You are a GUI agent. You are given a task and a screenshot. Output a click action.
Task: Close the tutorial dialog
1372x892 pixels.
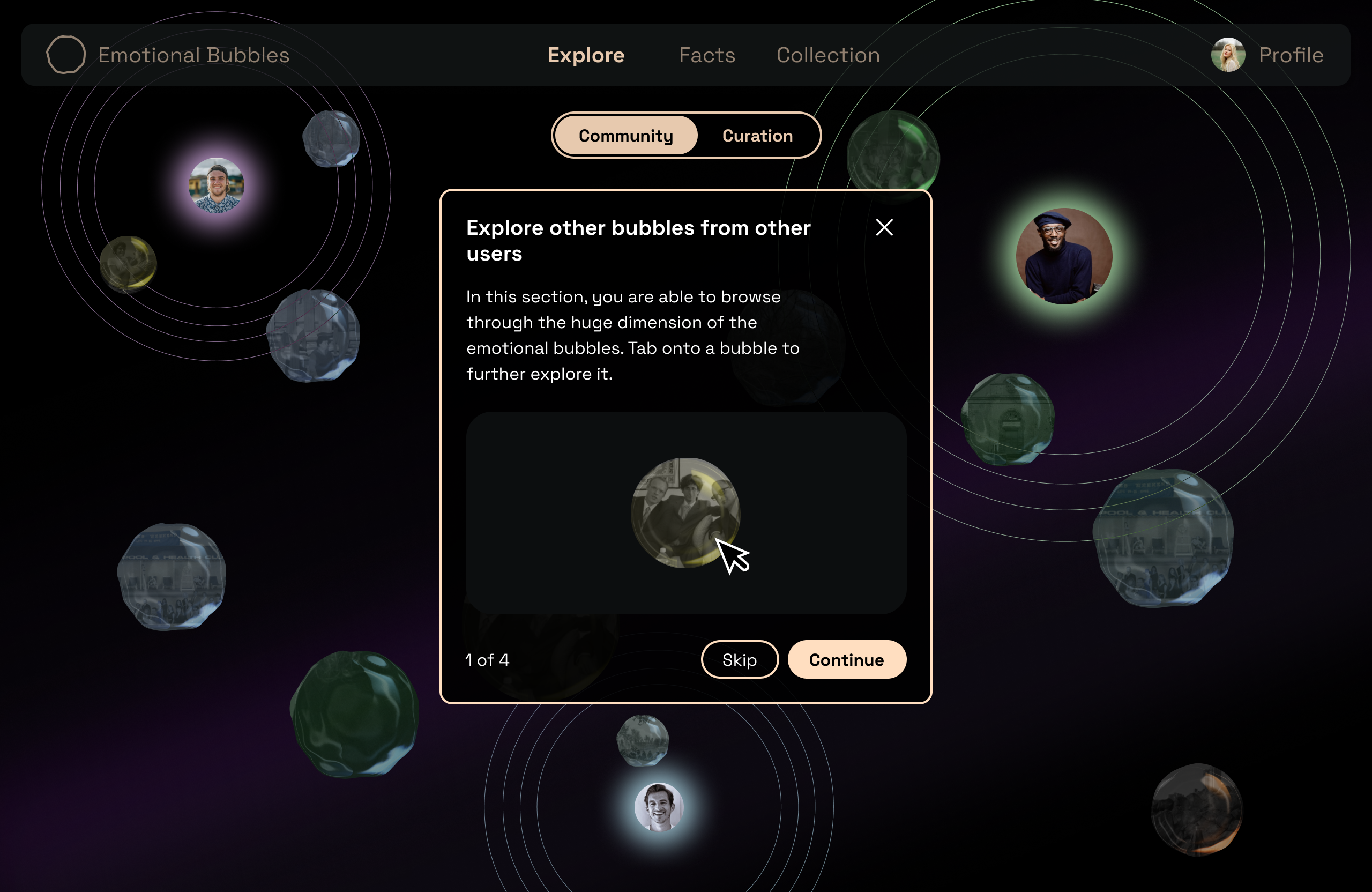[x=884, y=228]
